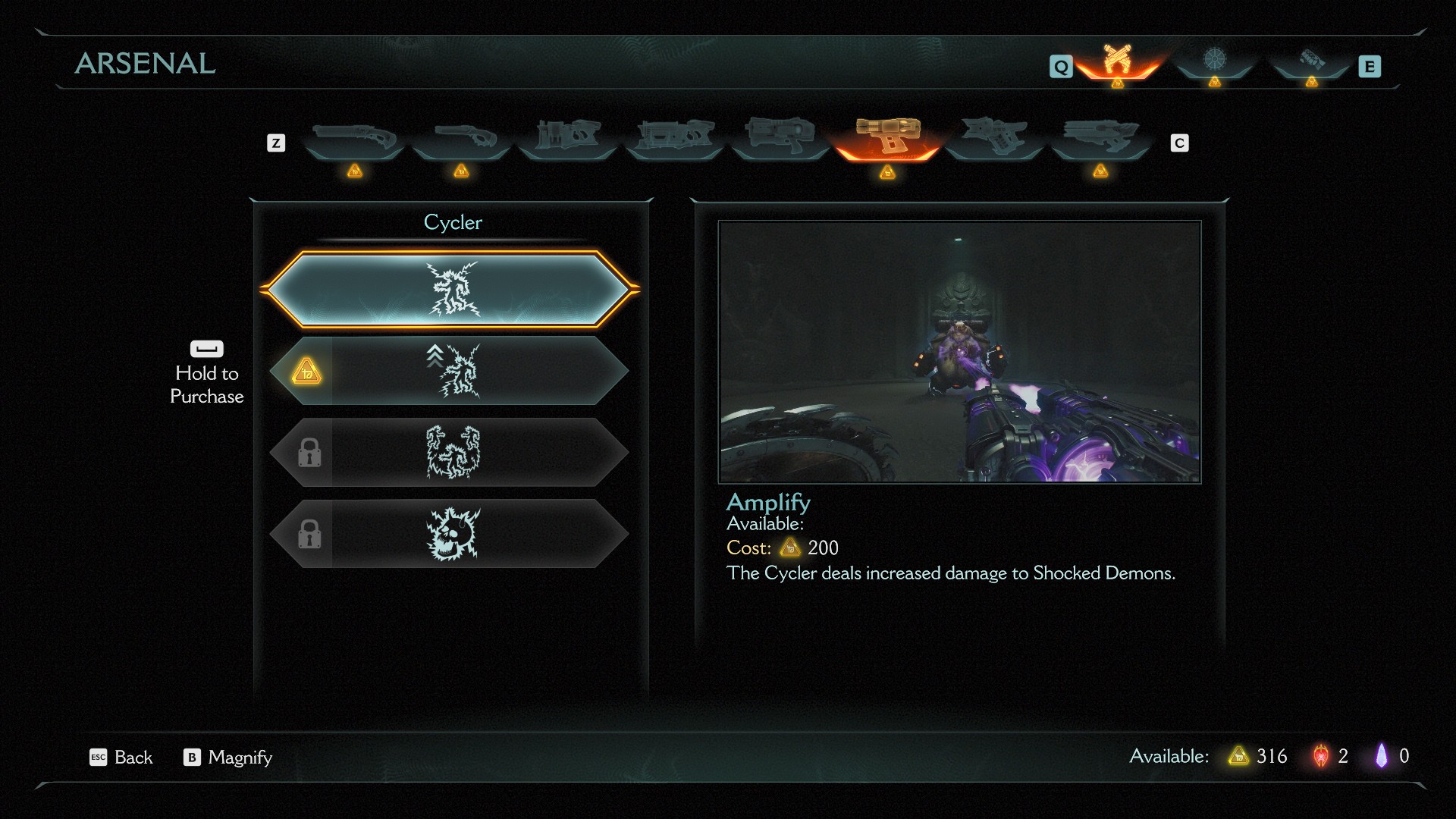Select the Combat Shotgun weapon tab

click(x=354, y=138)
